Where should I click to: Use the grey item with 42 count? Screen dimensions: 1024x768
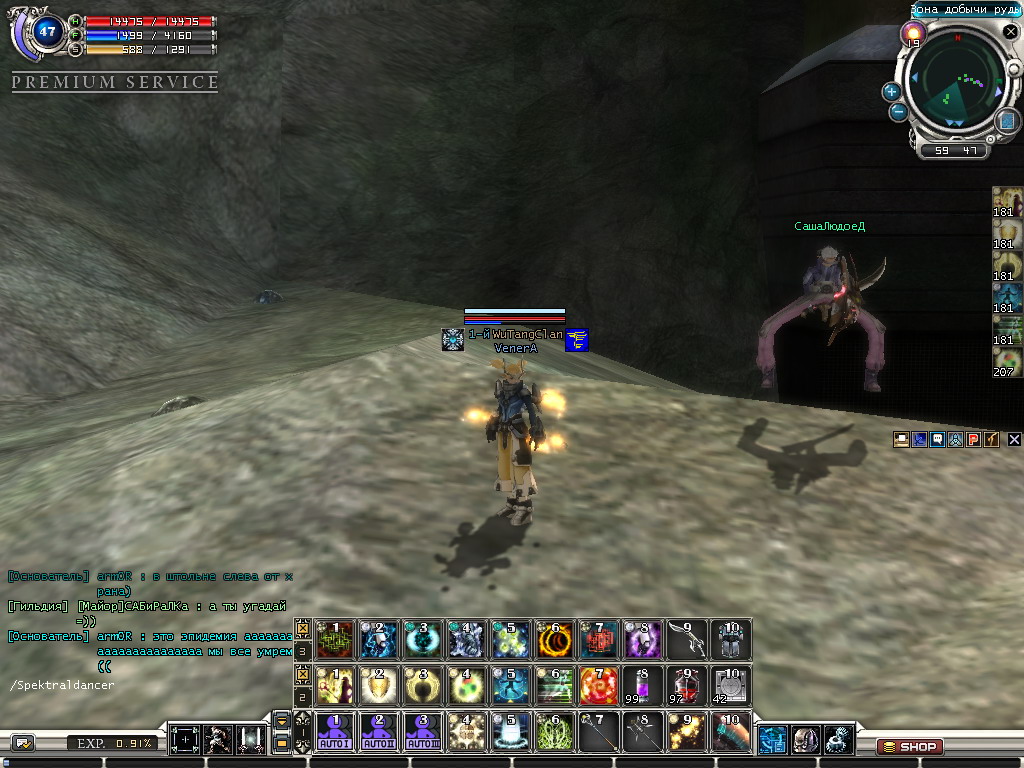(x=731, y=686)
